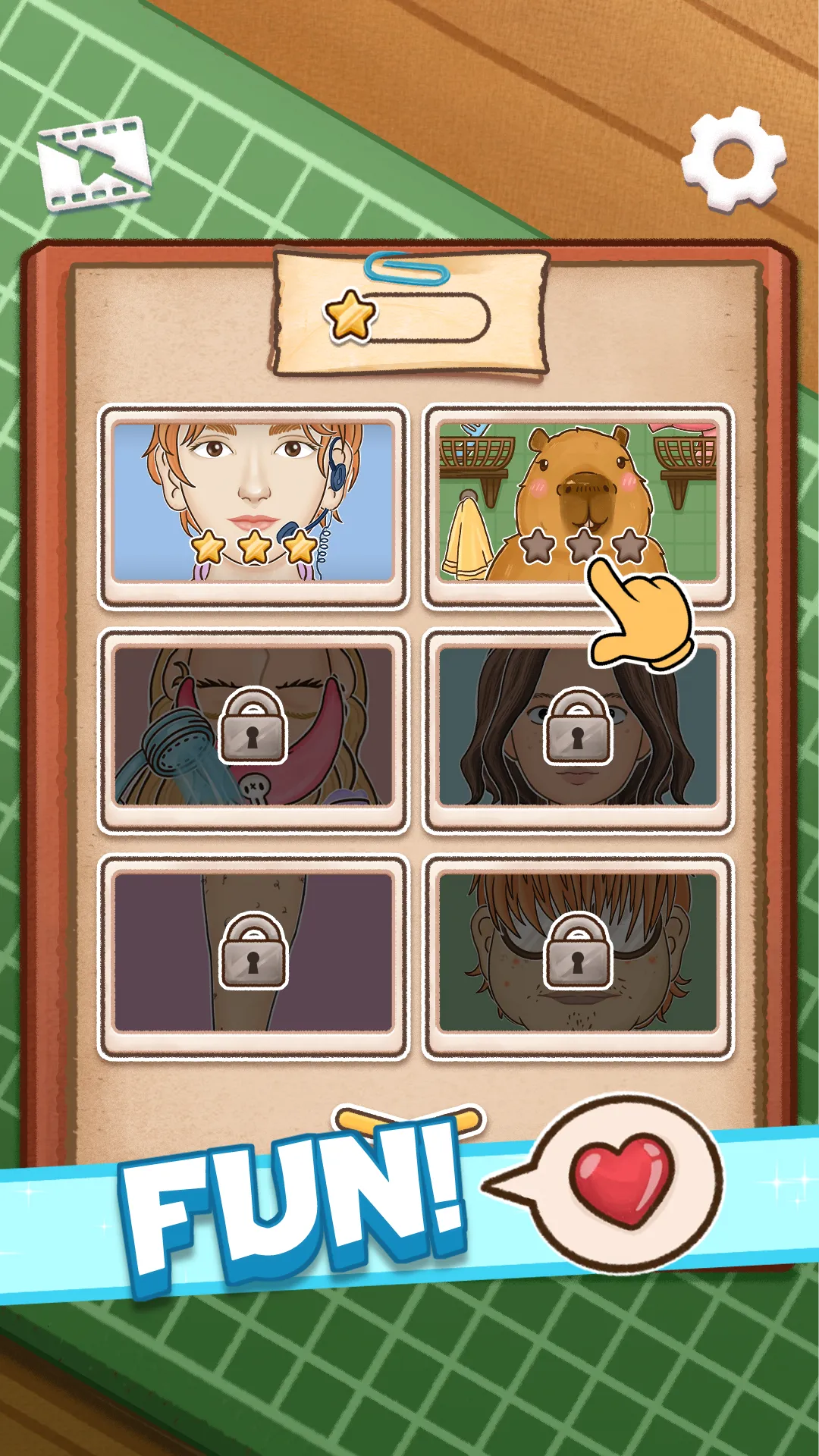Tap the film strip video icon
Image resolution: width=819 pixels, height=1456 pixels.
tap(95, 162)
